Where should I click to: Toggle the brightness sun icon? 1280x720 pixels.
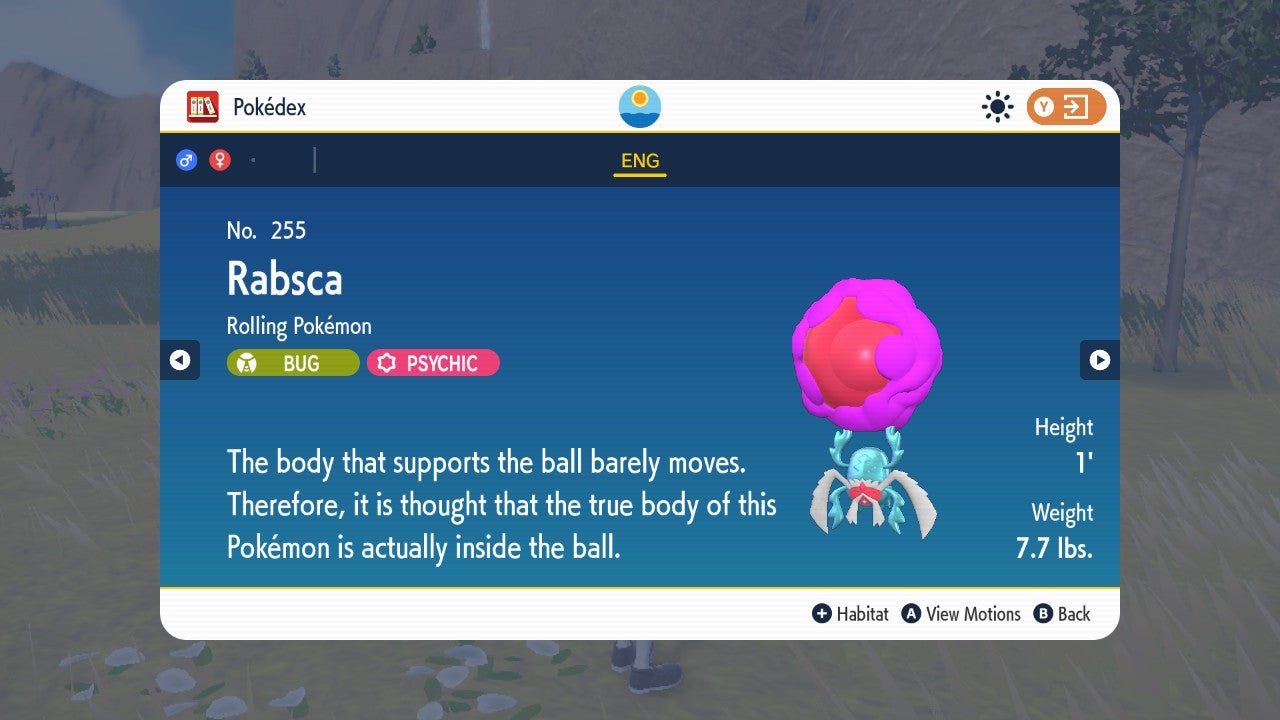[997, 106]
